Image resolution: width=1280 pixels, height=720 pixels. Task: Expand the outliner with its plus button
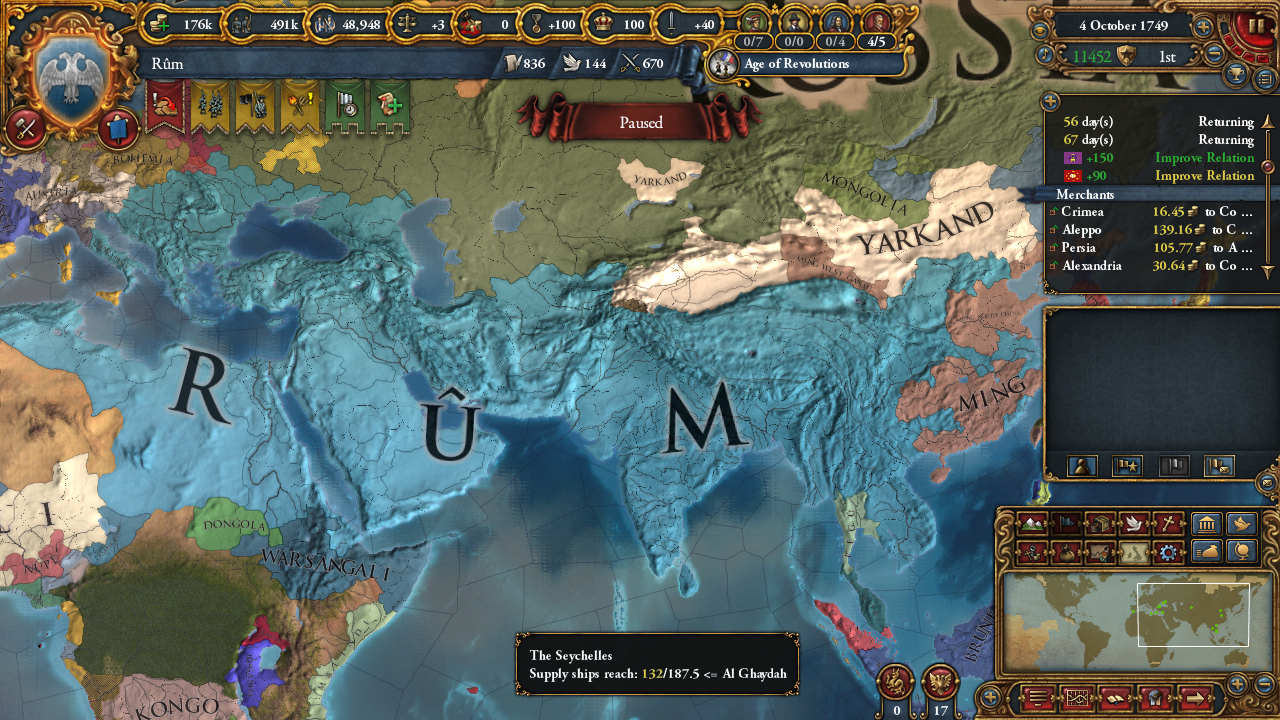1049,100
